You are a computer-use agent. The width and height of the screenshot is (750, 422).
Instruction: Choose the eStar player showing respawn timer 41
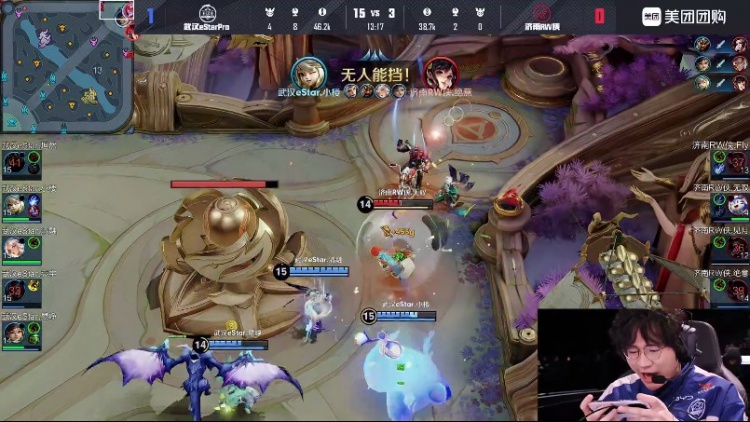15,162
